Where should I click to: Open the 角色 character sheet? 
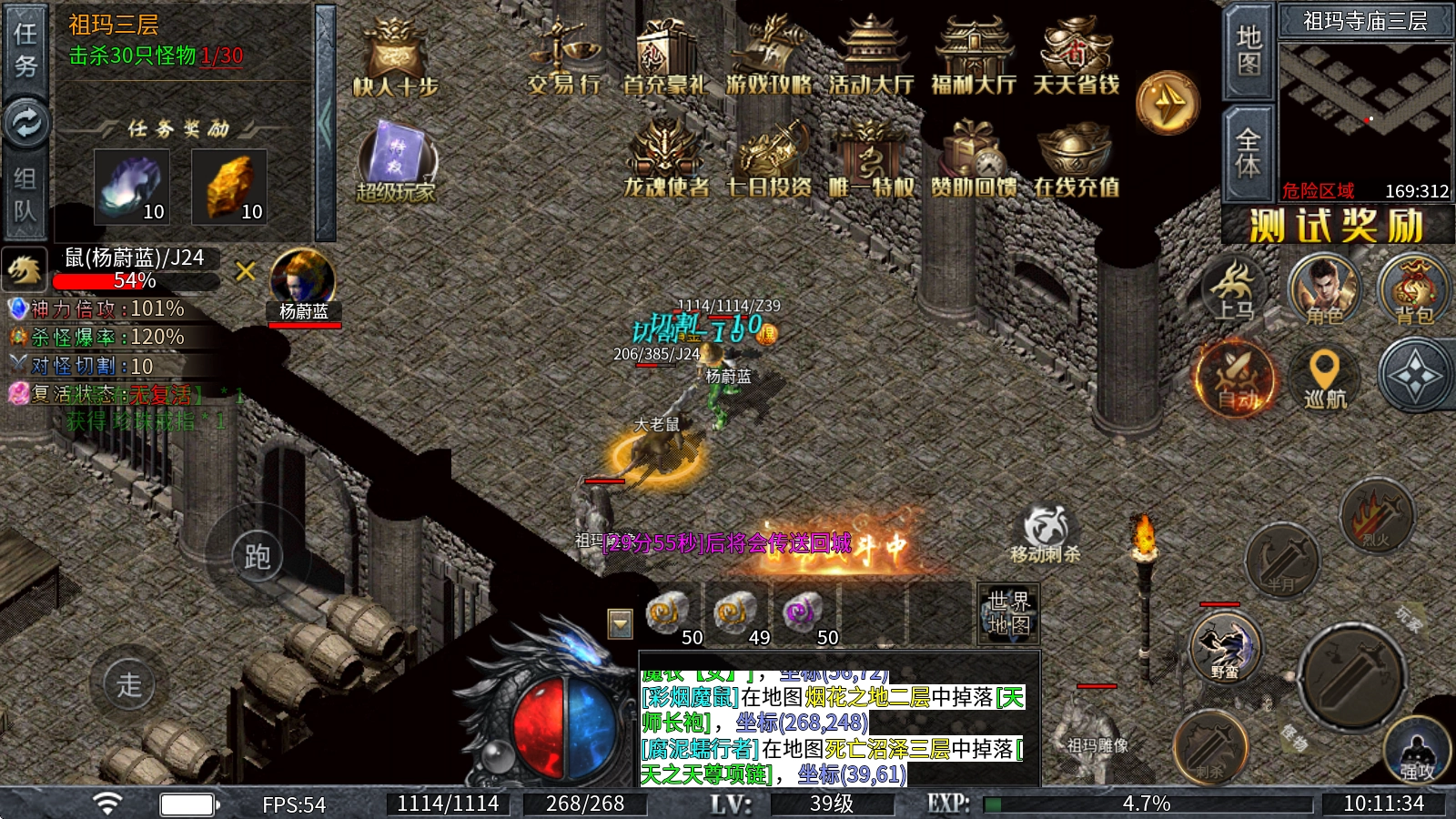tap(1324, 289)
